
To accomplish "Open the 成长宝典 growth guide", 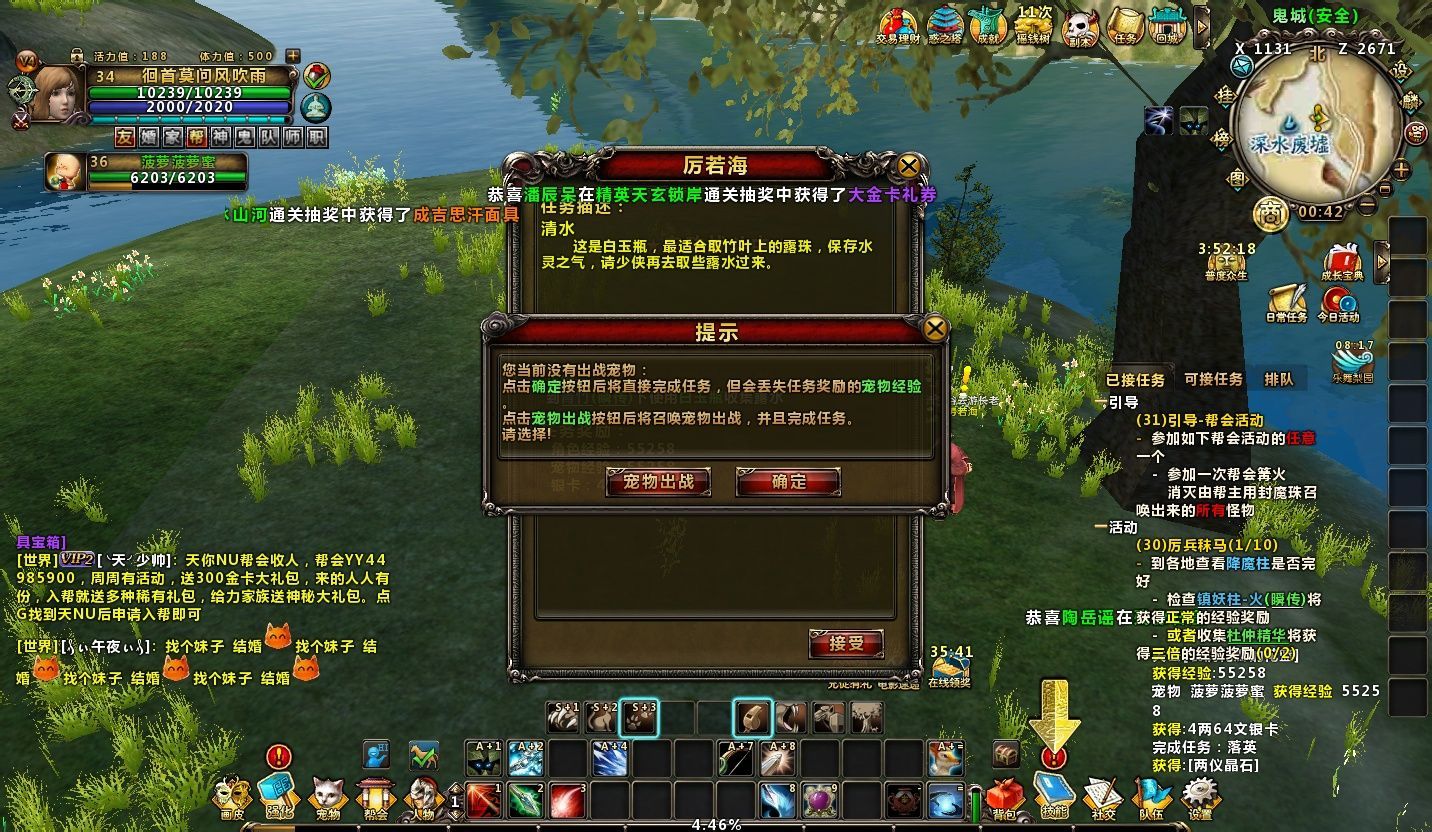I will tap(1342, 261).
